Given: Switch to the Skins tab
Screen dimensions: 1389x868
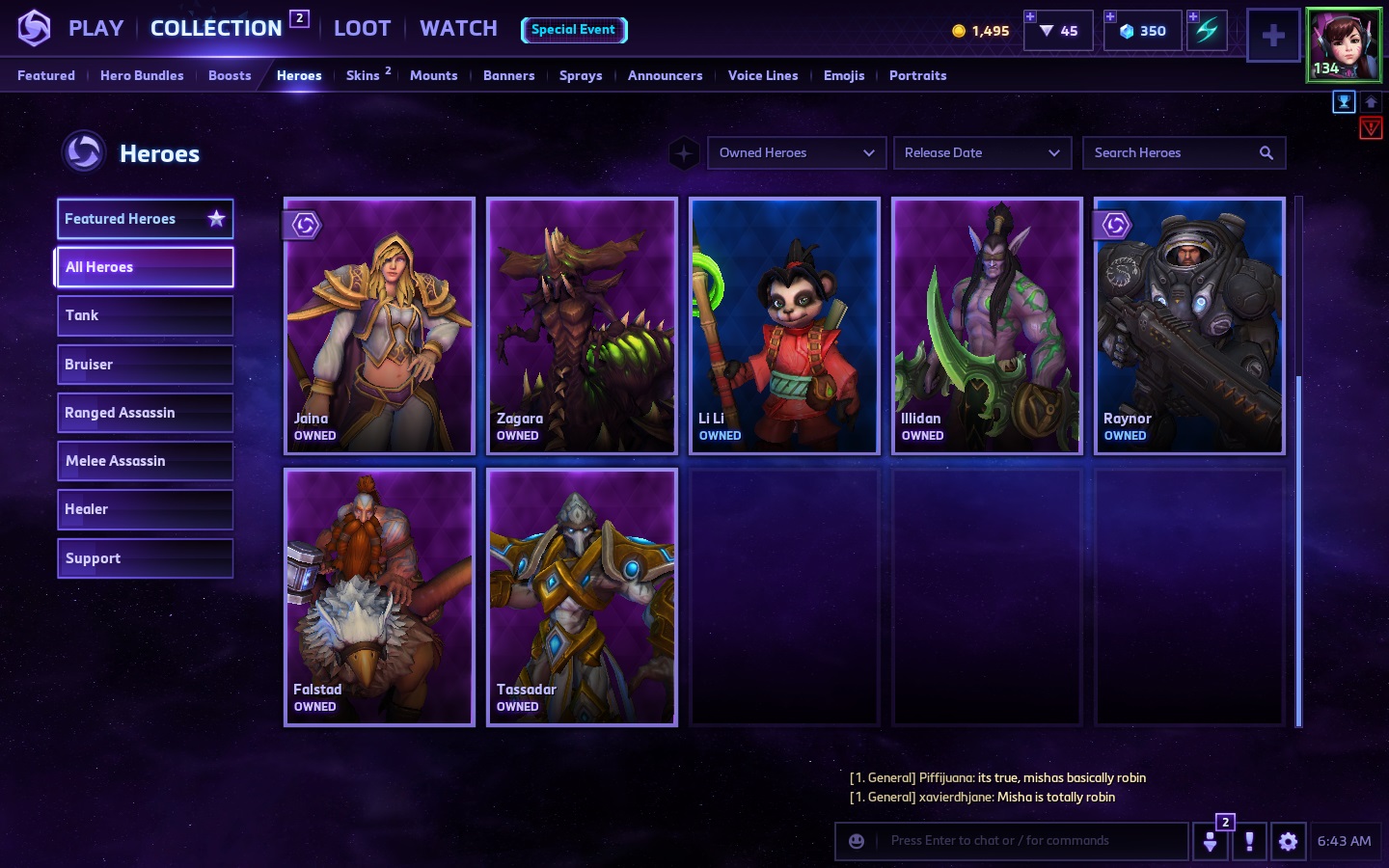Looking at the screenshot, I should [364, 75].
